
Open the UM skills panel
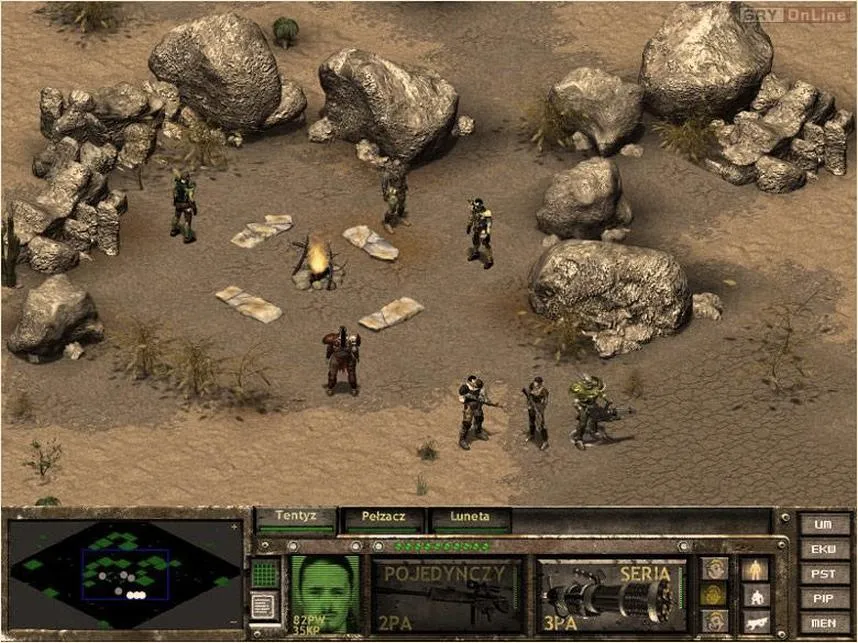click(x=824, y=524)
